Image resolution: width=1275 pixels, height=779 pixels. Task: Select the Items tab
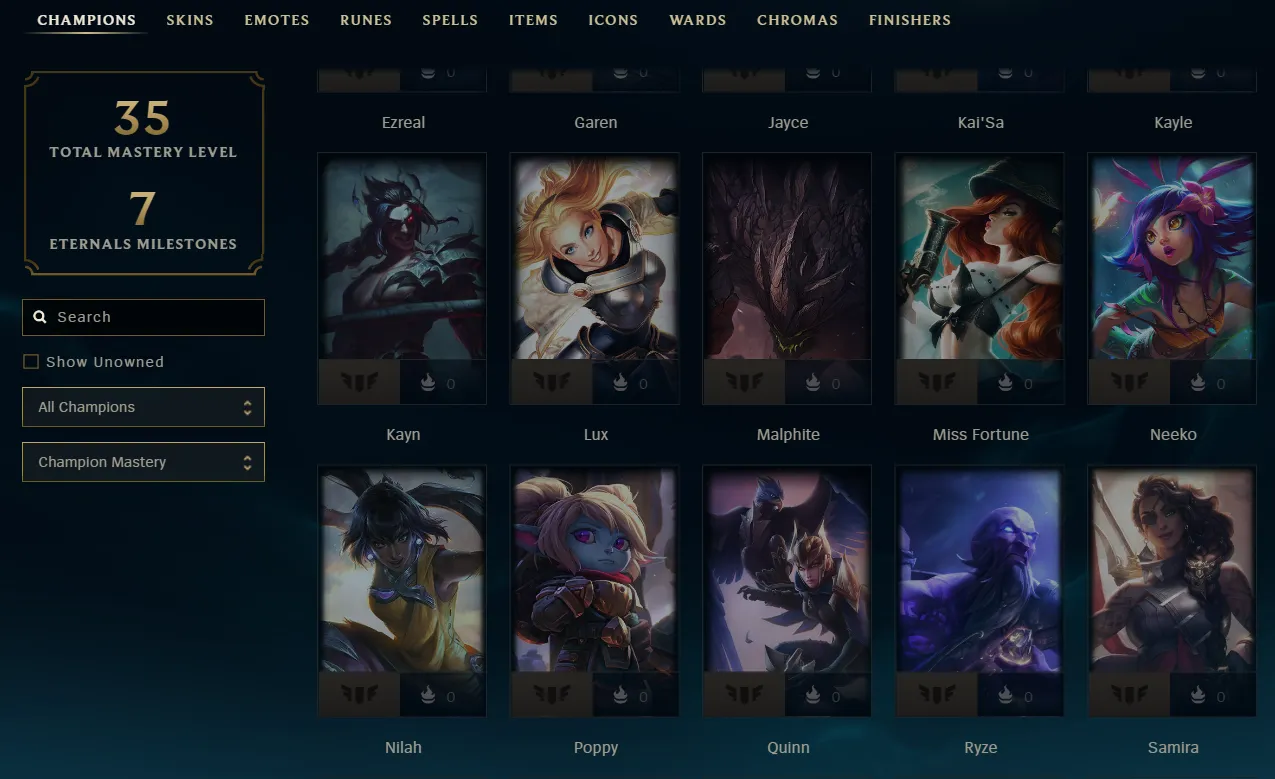point(533,20)
